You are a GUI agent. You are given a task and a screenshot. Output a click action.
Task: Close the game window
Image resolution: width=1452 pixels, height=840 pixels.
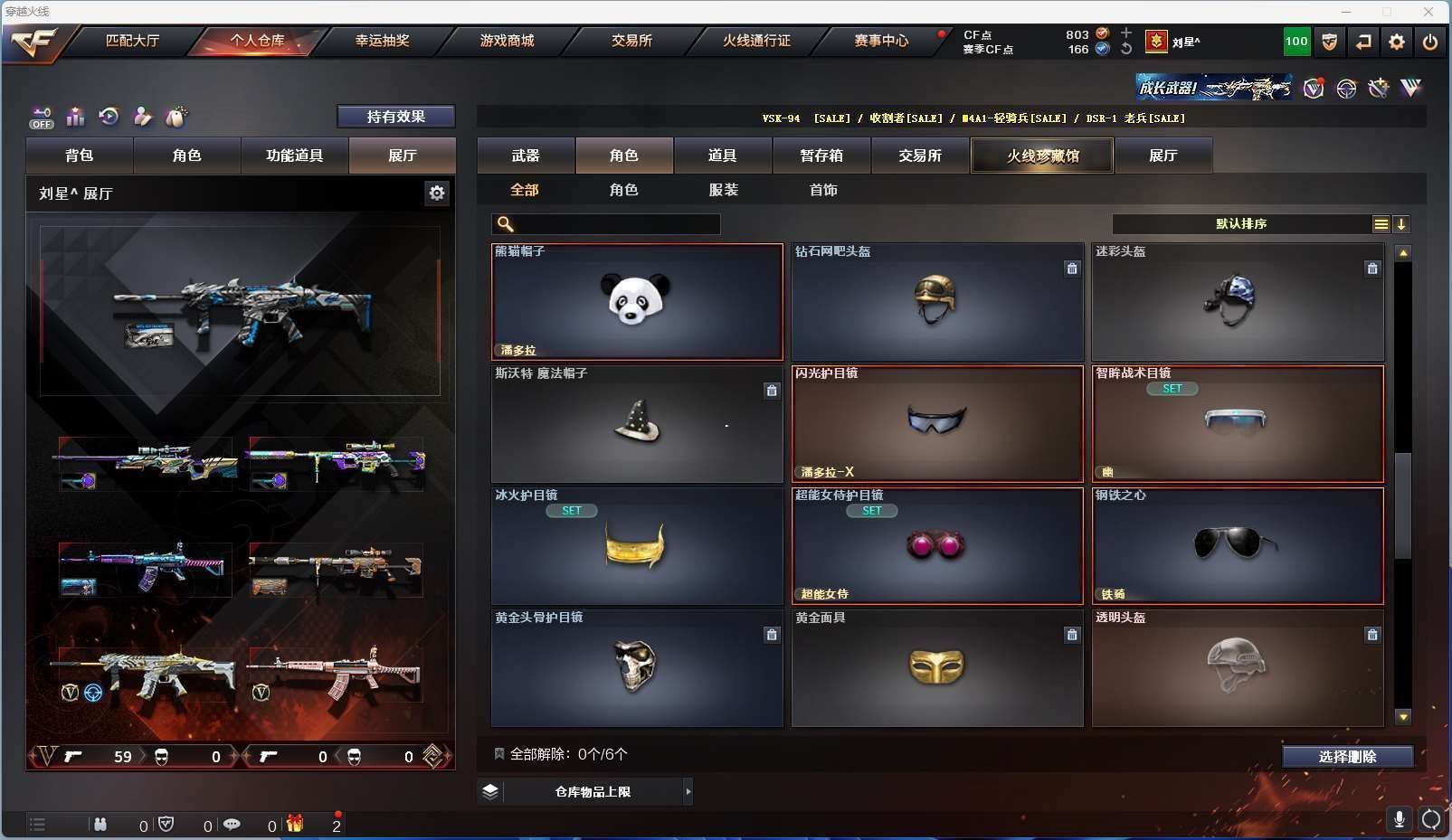pos(1428,12)
